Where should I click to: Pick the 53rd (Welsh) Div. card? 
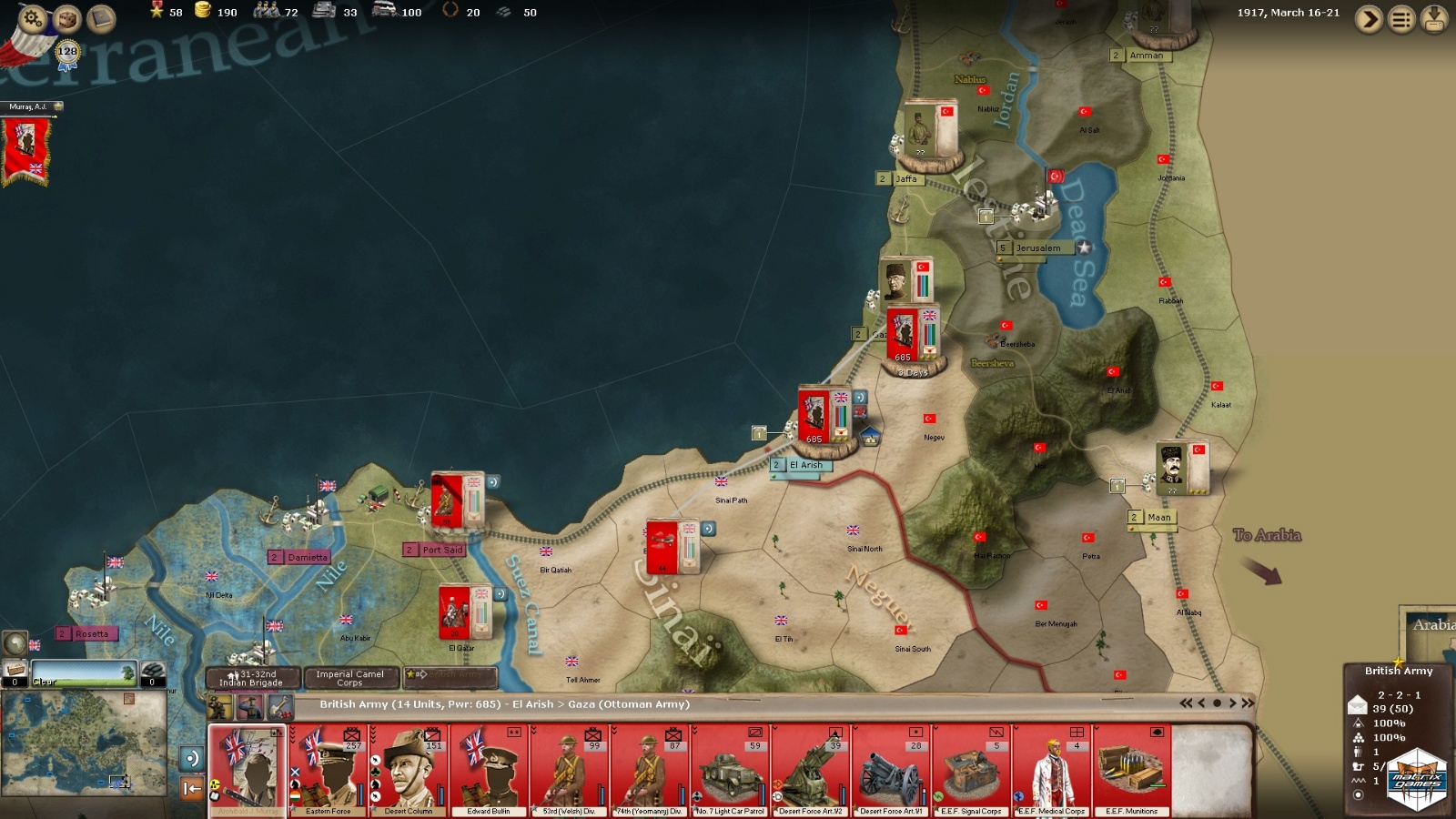pos(569,770)
